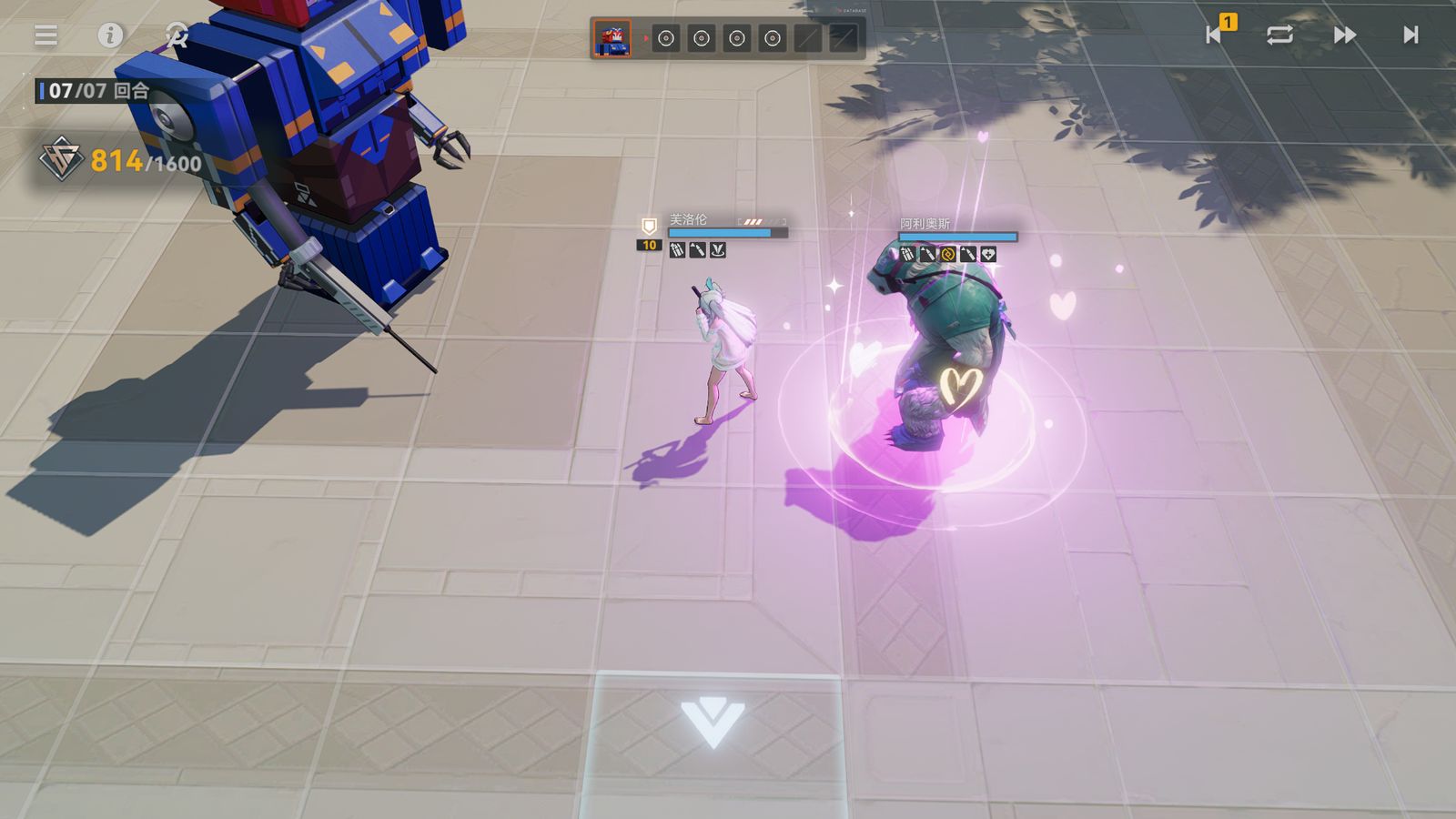The height and width of the screenshot is (819, 1456).
Task: Activate the fast-forward double arrow
Action: tap(1344, 35)
